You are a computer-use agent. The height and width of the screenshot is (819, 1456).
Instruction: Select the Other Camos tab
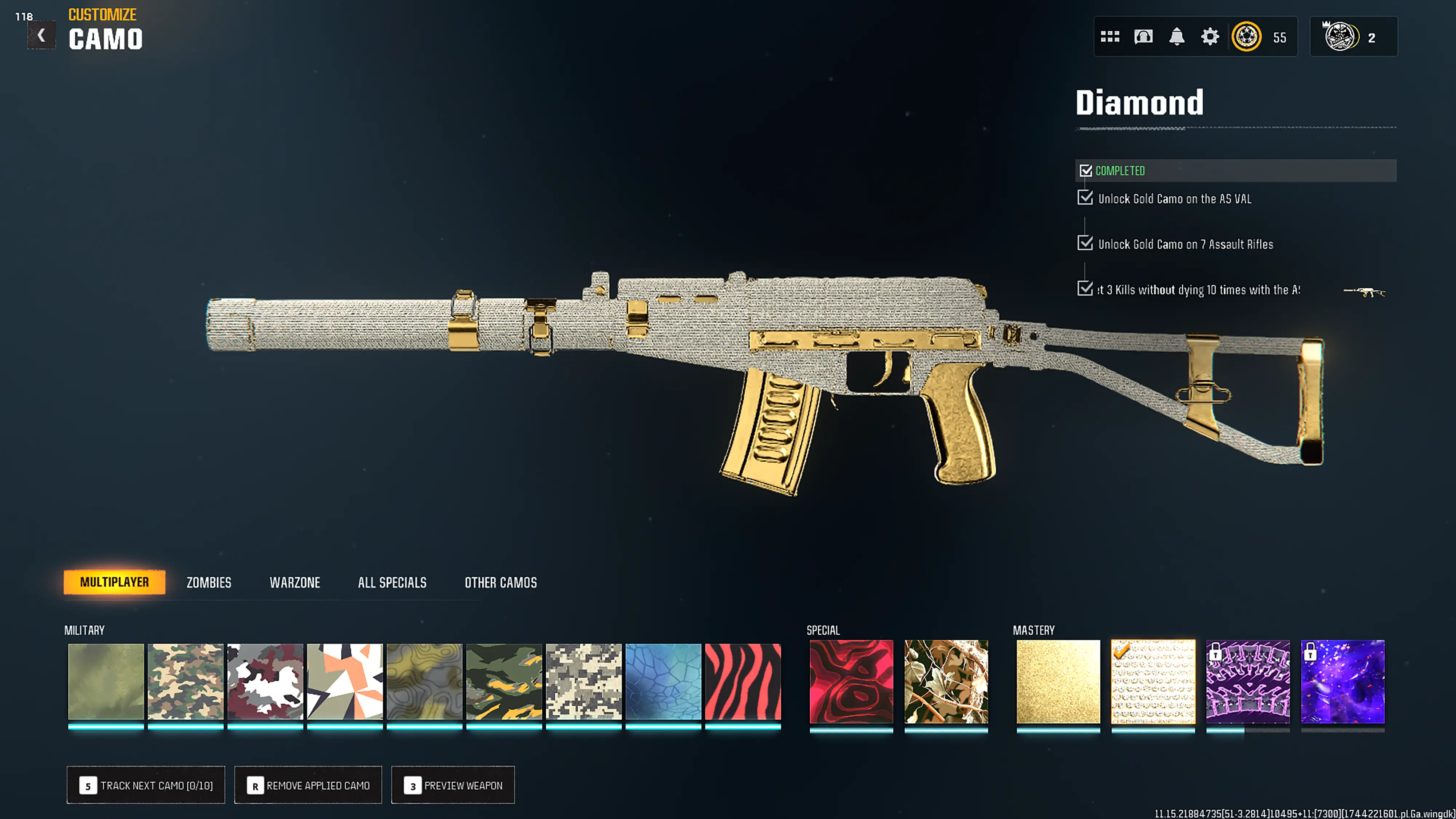click(500, 582)
